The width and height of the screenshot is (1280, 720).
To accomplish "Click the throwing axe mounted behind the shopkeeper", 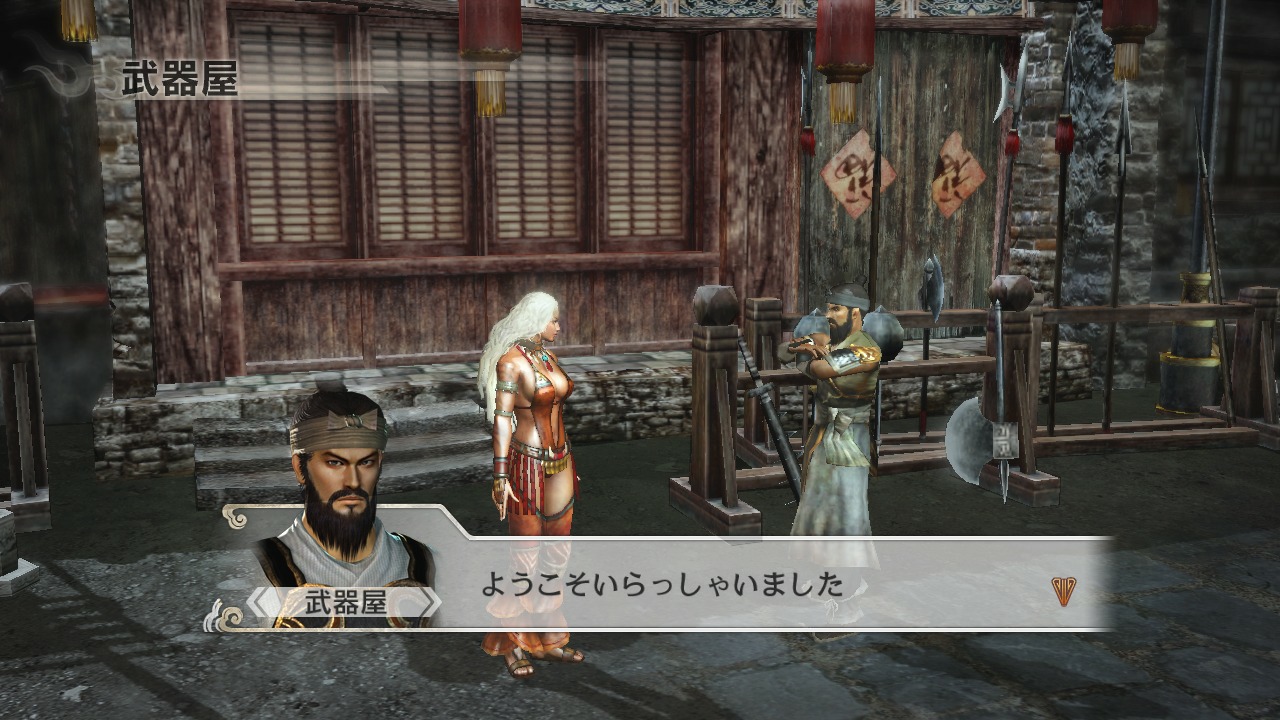I will coord(934,290).
